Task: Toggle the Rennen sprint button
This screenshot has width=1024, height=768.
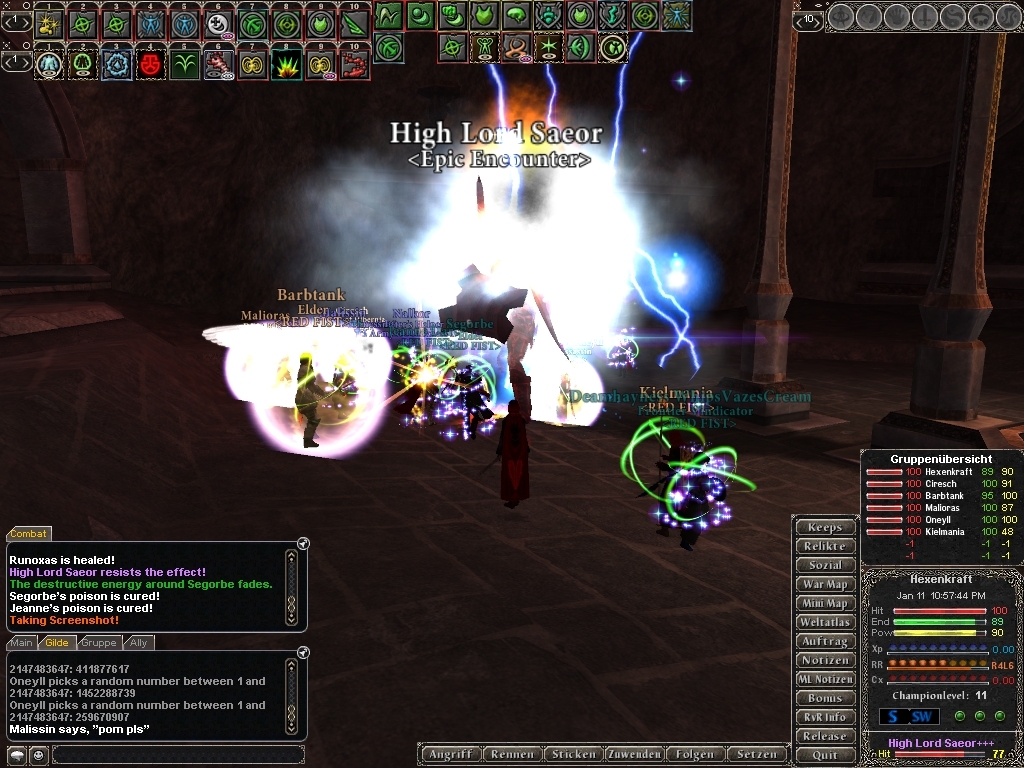Action: [512, 754]
